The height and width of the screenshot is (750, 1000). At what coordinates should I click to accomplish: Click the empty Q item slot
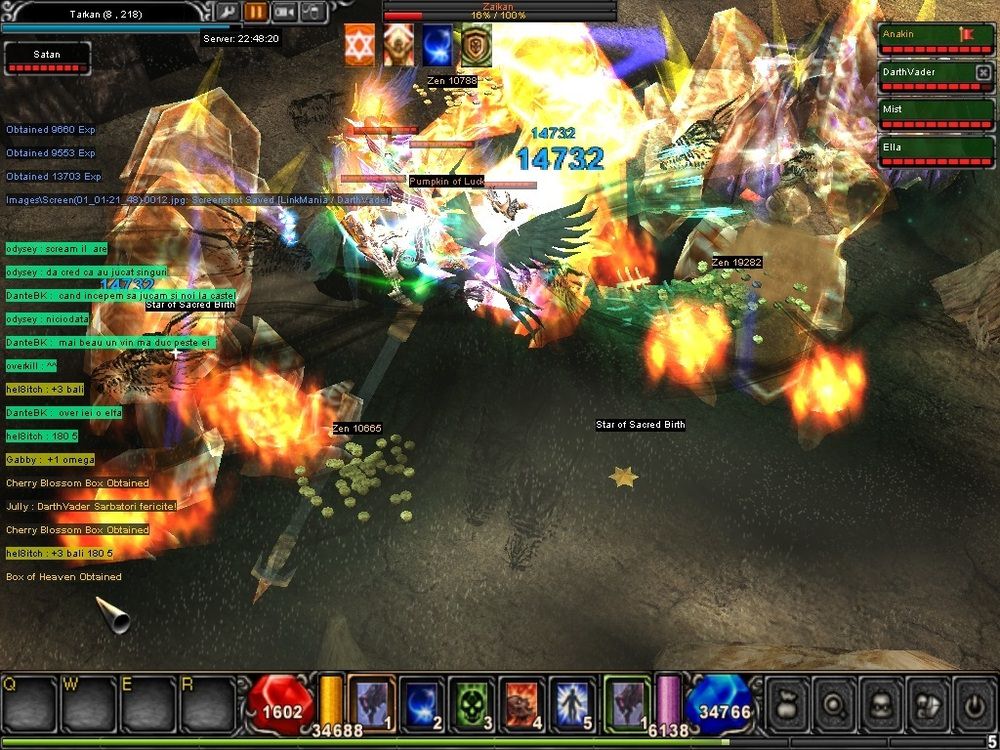click(x=27, y=706)
